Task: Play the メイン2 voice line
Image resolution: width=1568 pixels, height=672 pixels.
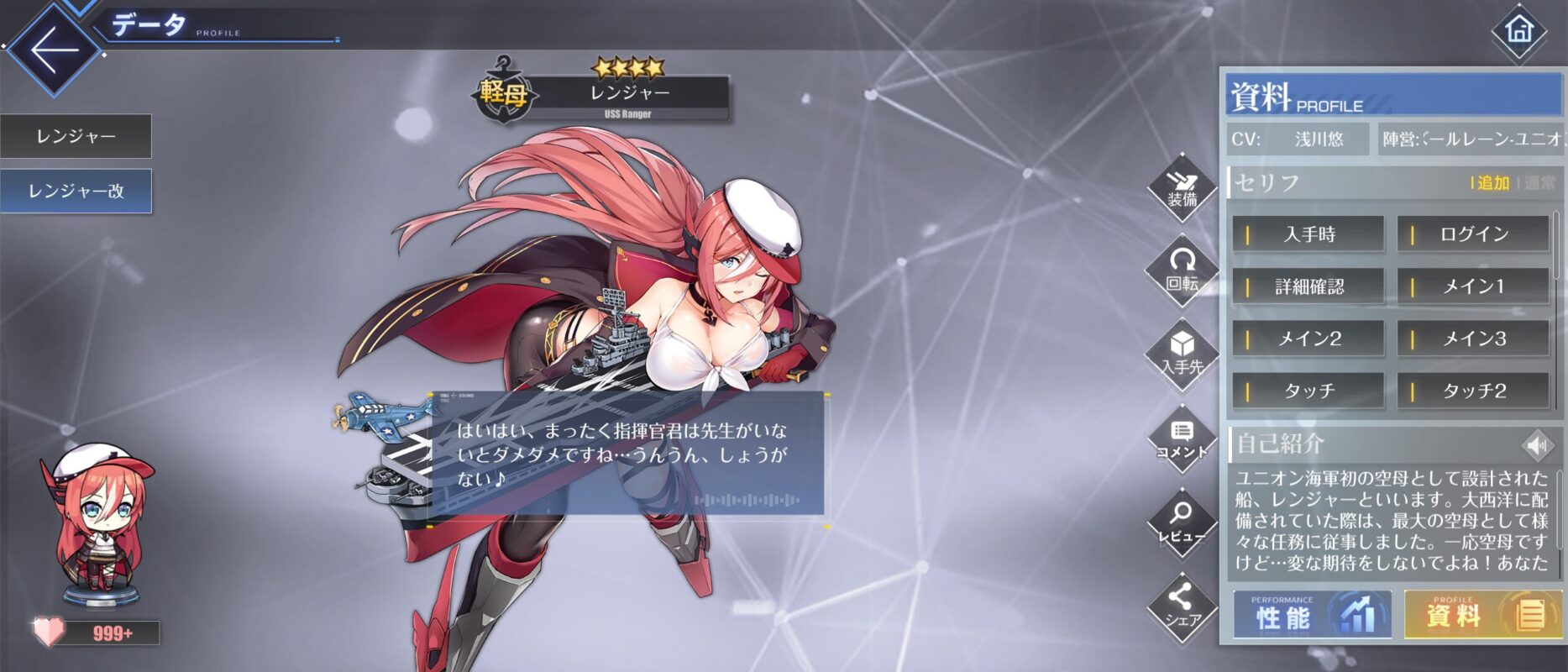Action: coord(1308,339)
